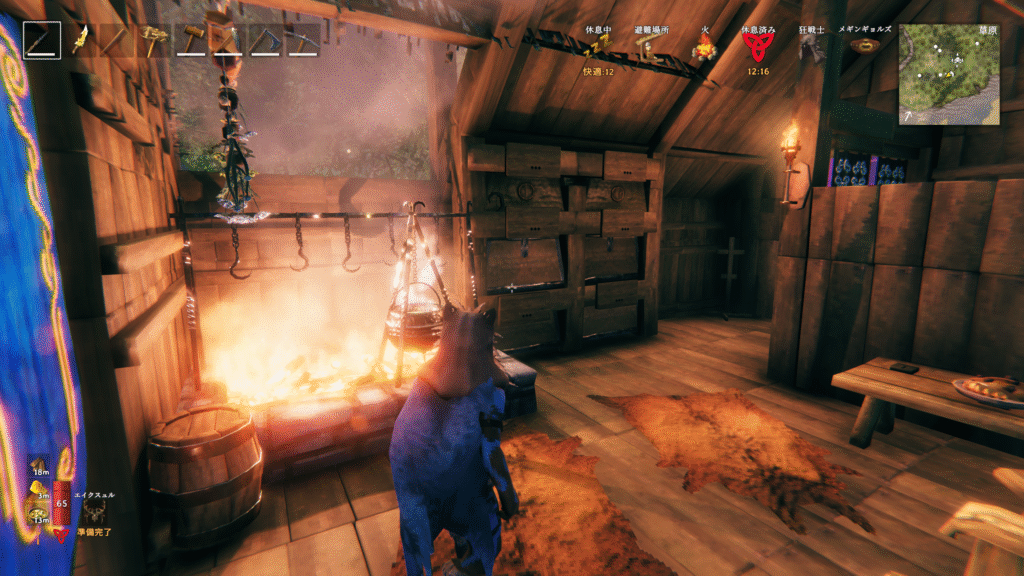Equip the yellow-bladed knife in the hotbar
This screenshot has width=1024, height=576.
(x=80, y=40)
